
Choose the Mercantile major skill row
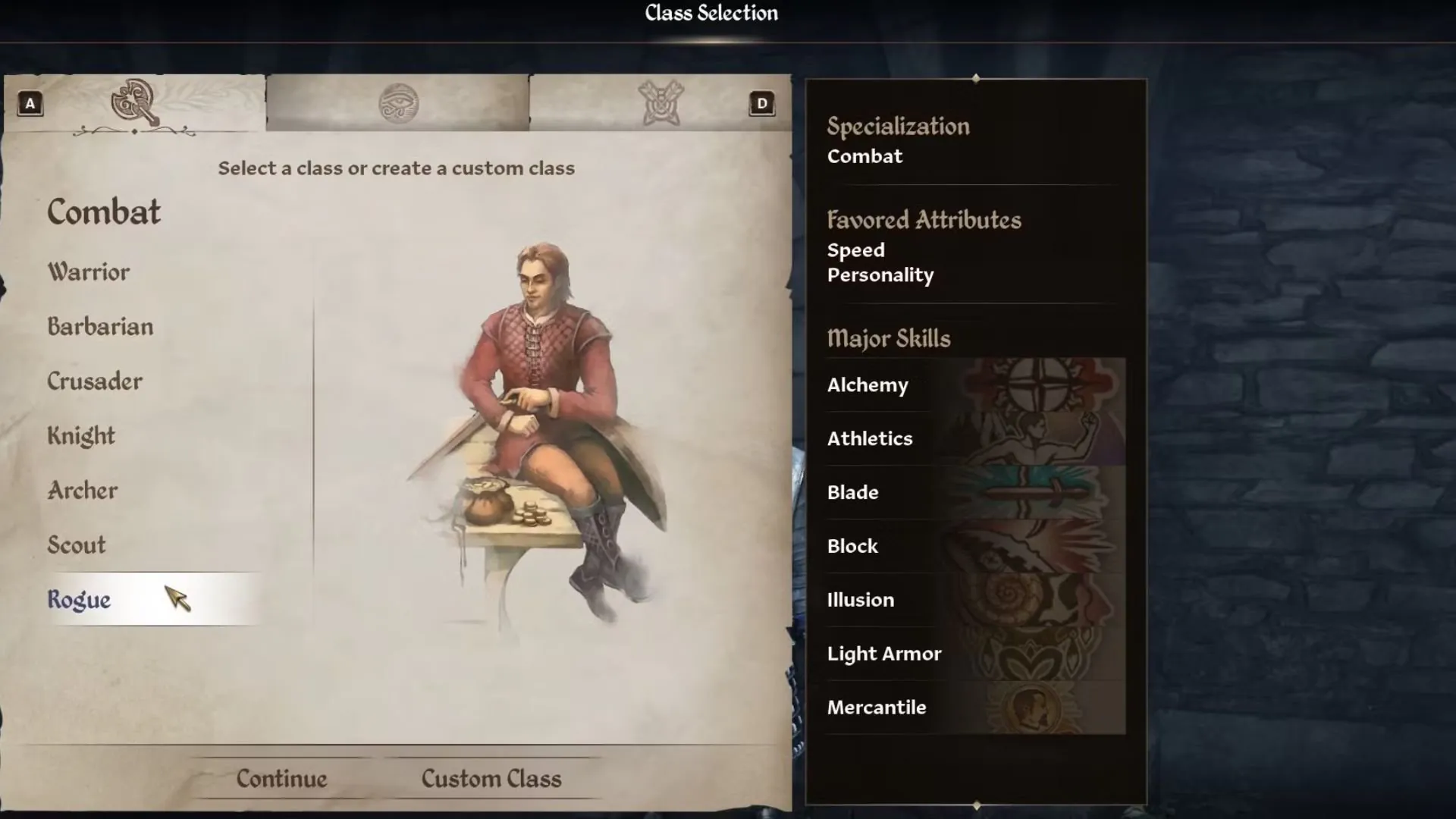pos(975,708)
